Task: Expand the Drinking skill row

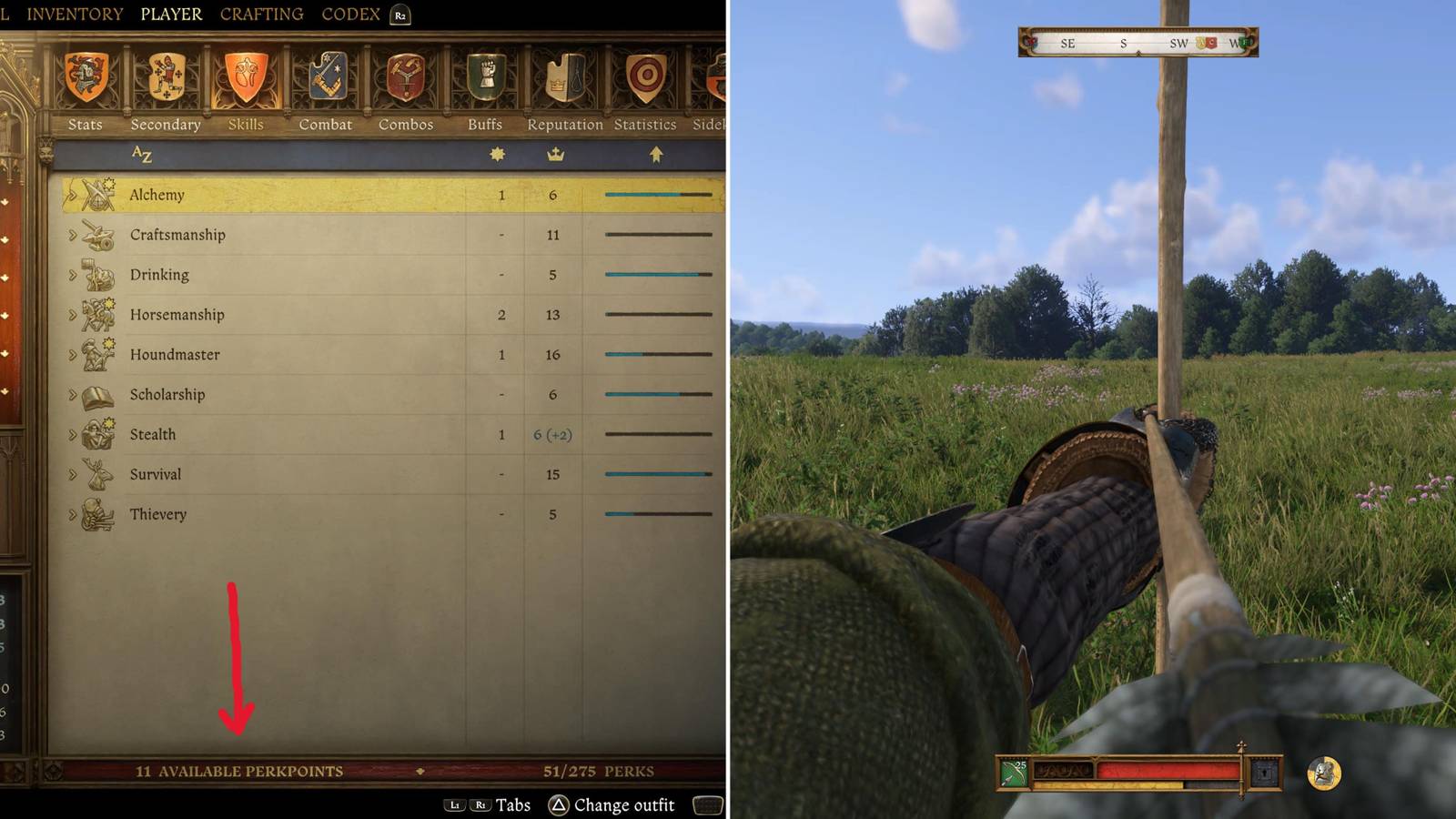Action: tap(70, 274)
